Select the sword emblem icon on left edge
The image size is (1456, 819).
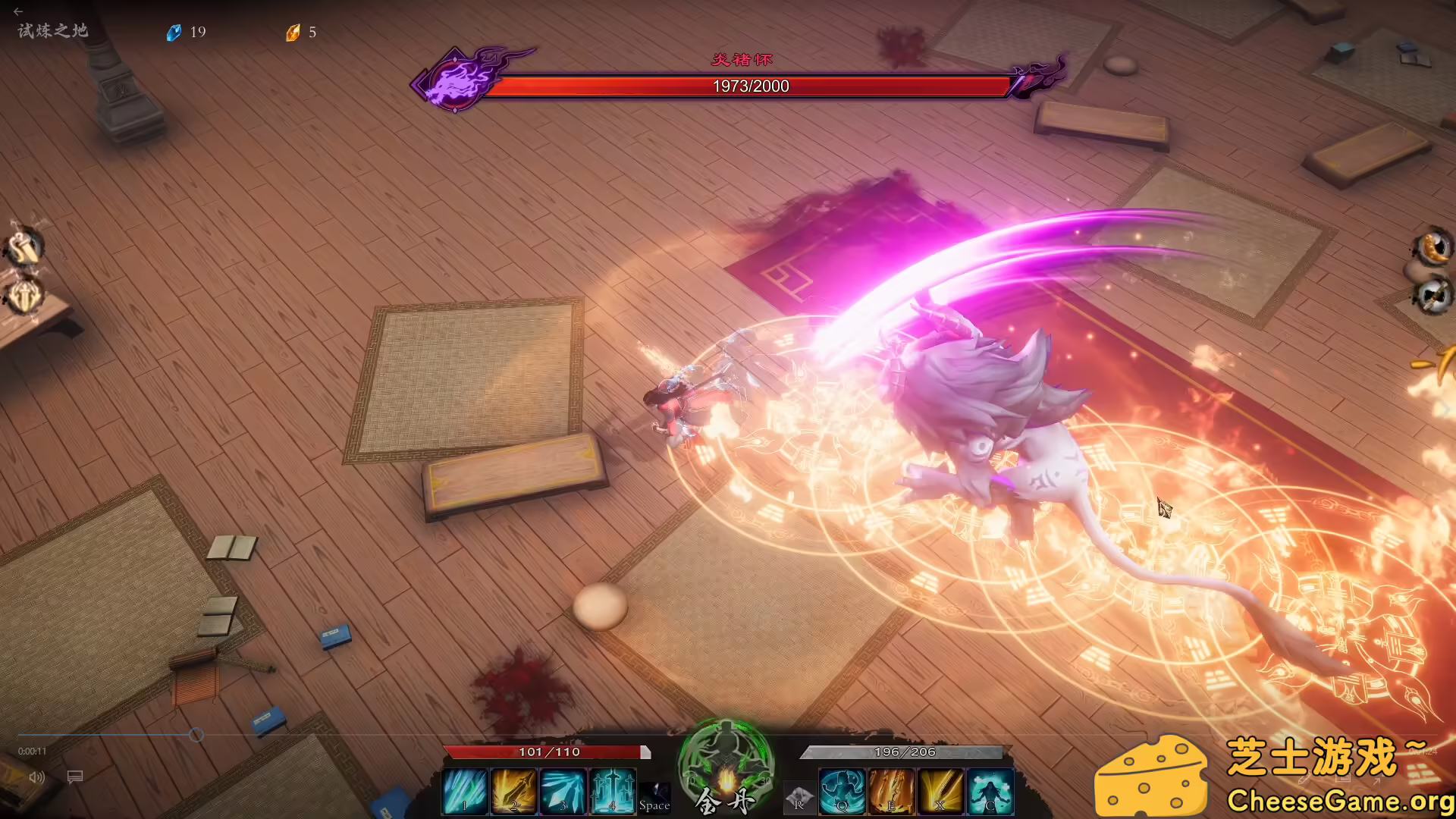click(x=24, y=296)
